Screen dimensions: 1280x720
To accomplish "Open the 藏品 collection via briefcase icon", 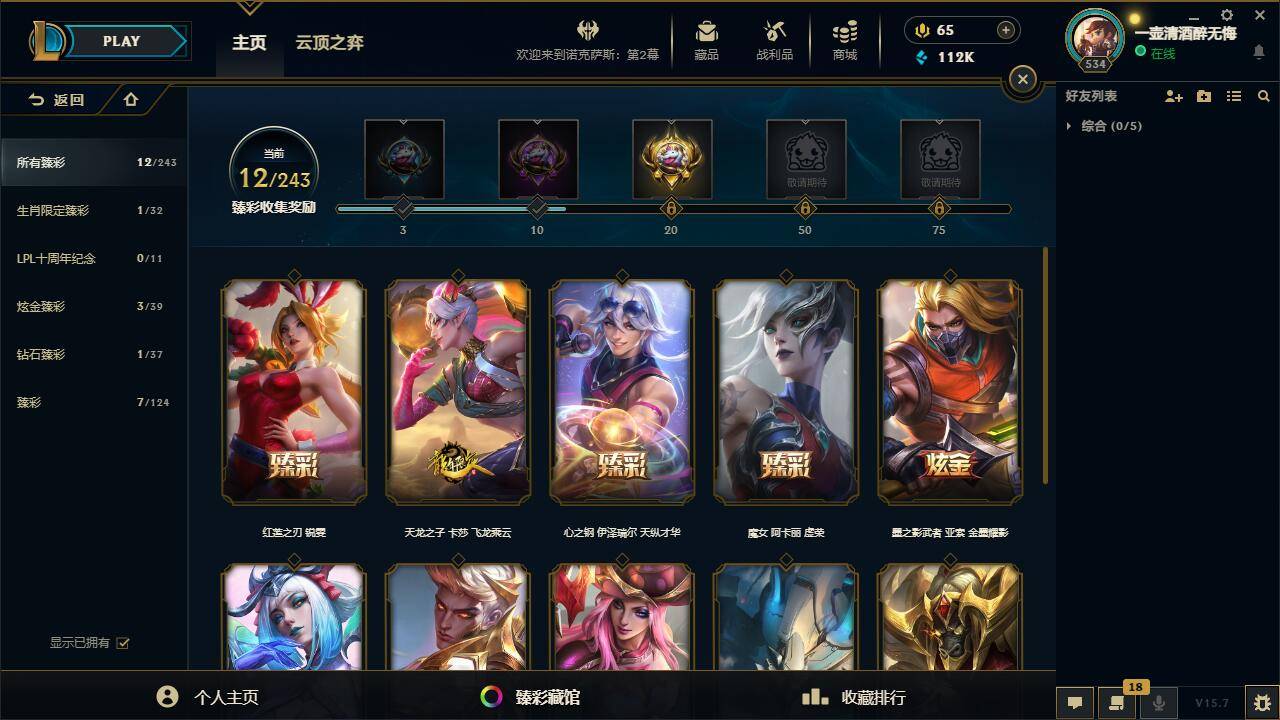I will (706, 40).
